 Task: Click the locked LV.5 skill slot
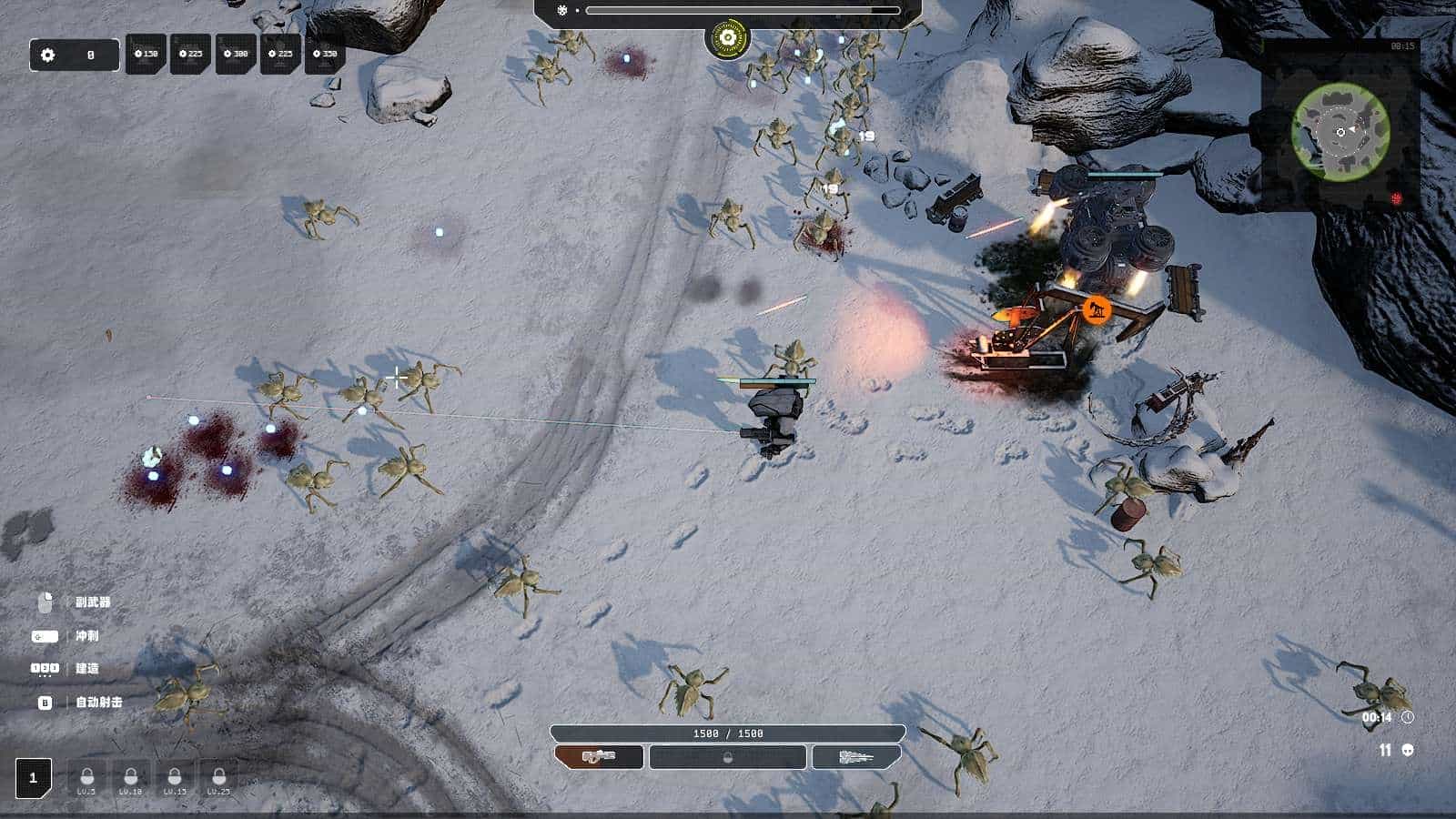point(86,779)
